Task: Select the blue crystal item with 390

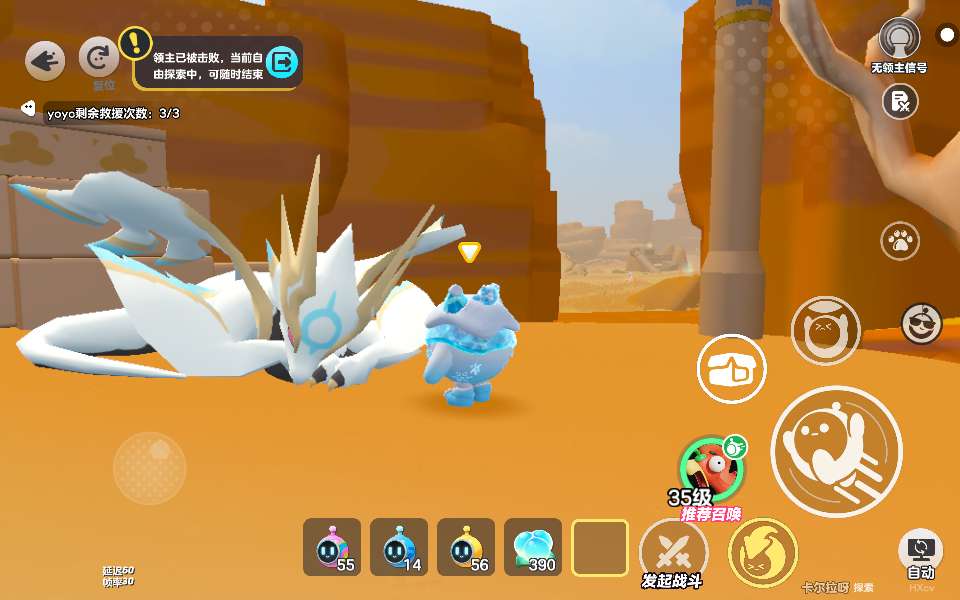Action: 533,548
